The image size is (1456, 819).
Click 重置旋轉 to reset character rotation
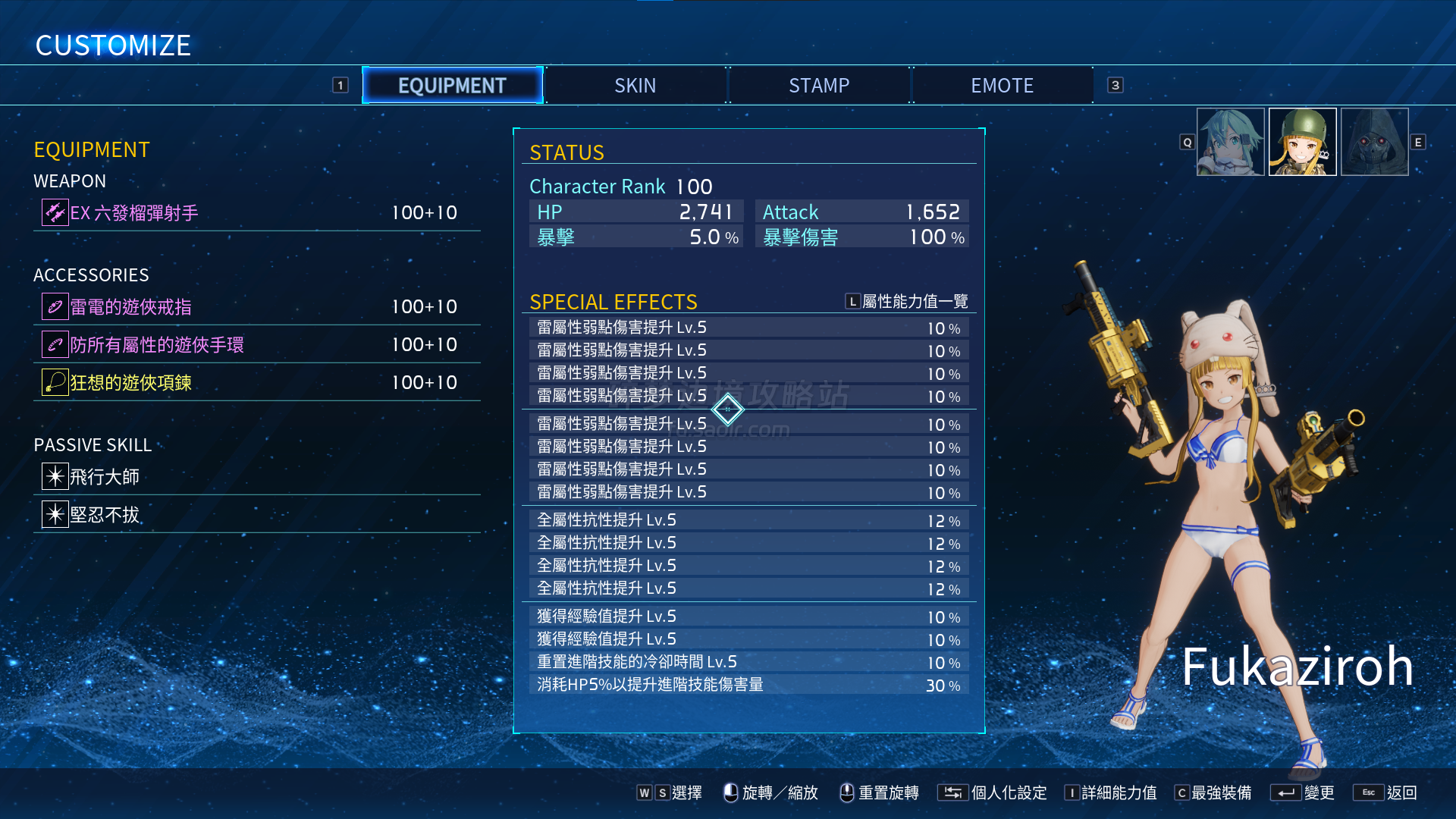880,792
